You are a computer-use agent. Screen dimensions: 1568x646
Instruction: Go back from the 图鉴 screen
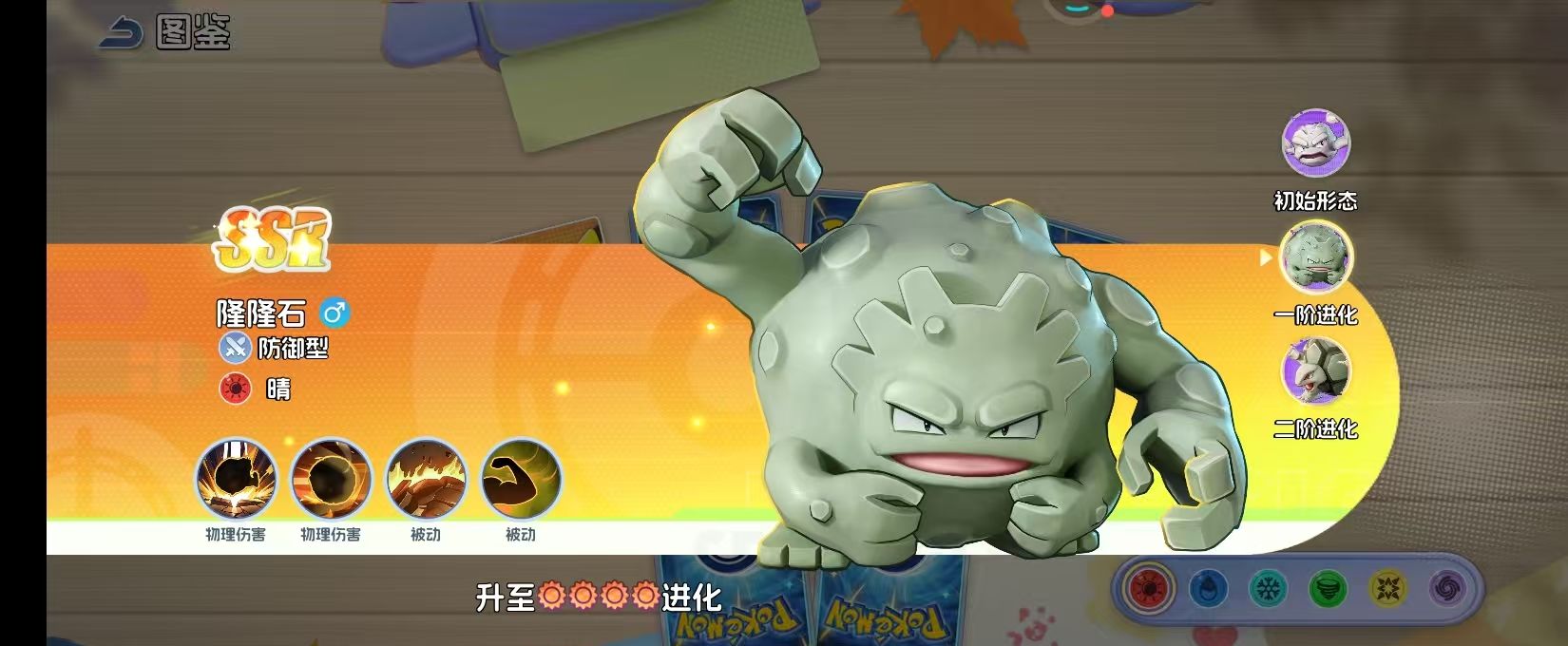click(121, 34)
